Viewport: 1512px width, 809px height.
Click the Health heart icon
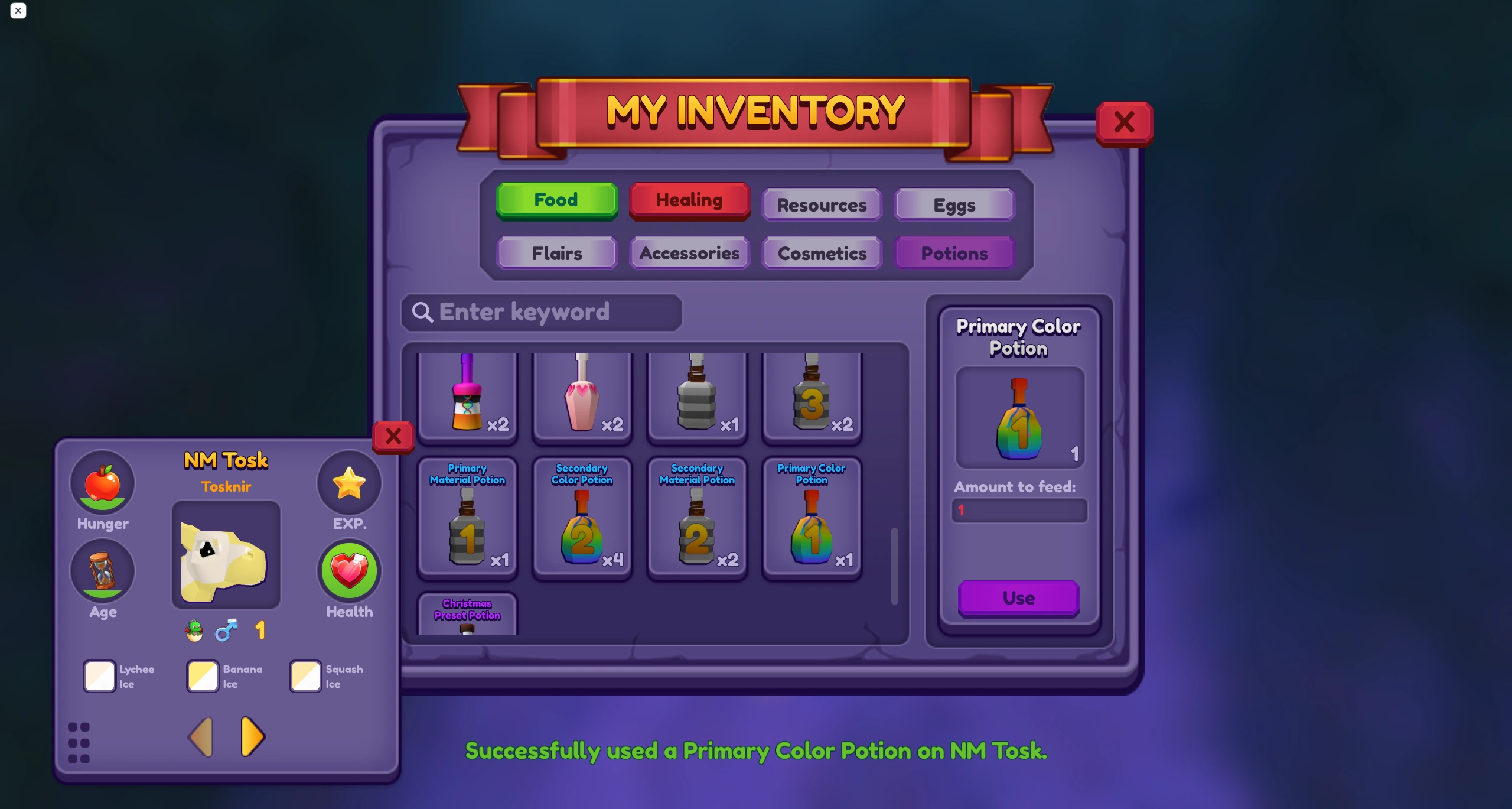pyautogui.click(x=349, y=570)
